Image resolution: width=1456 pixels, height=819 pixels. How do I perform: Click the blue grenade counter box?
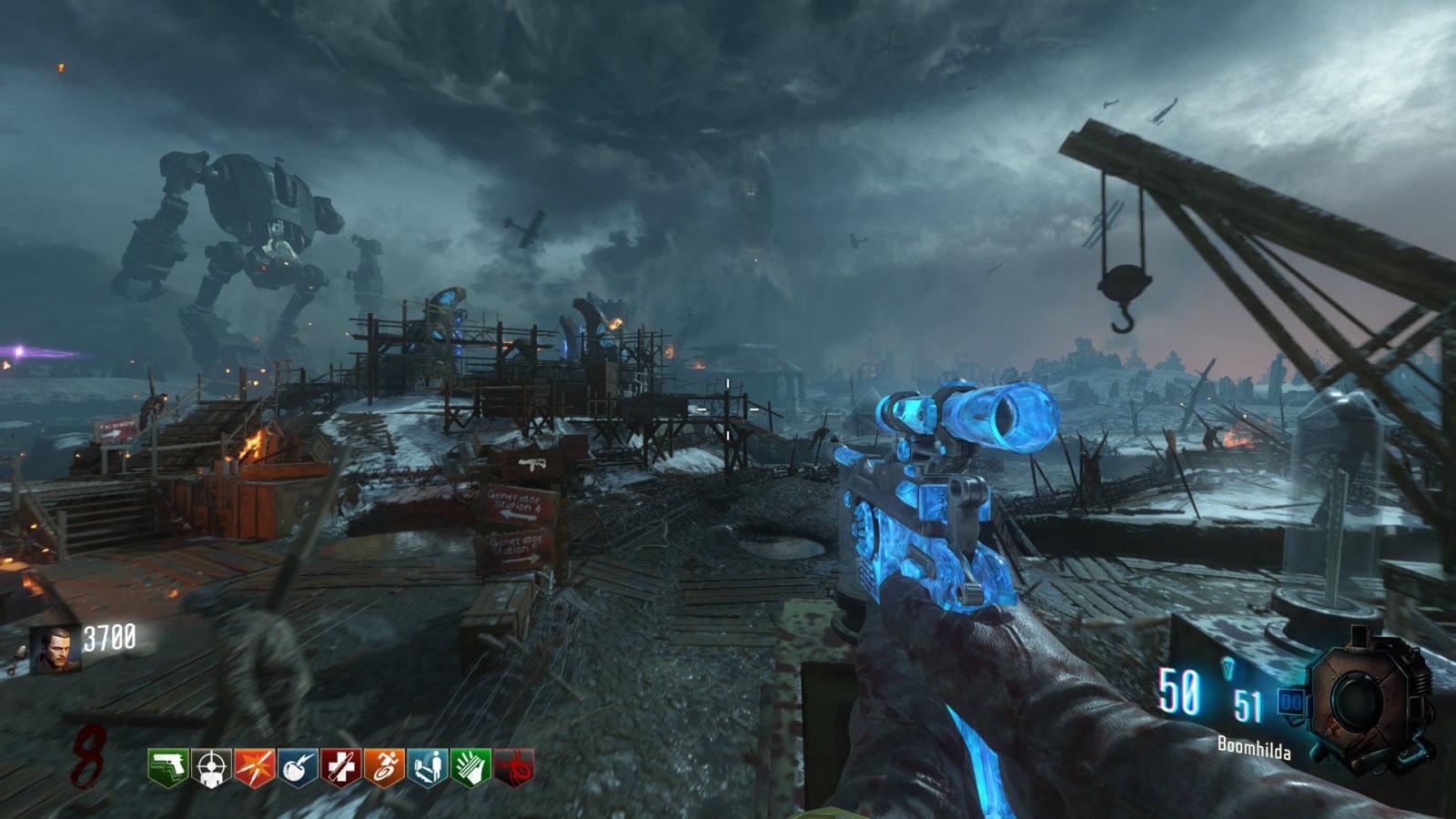point(1290,702)
